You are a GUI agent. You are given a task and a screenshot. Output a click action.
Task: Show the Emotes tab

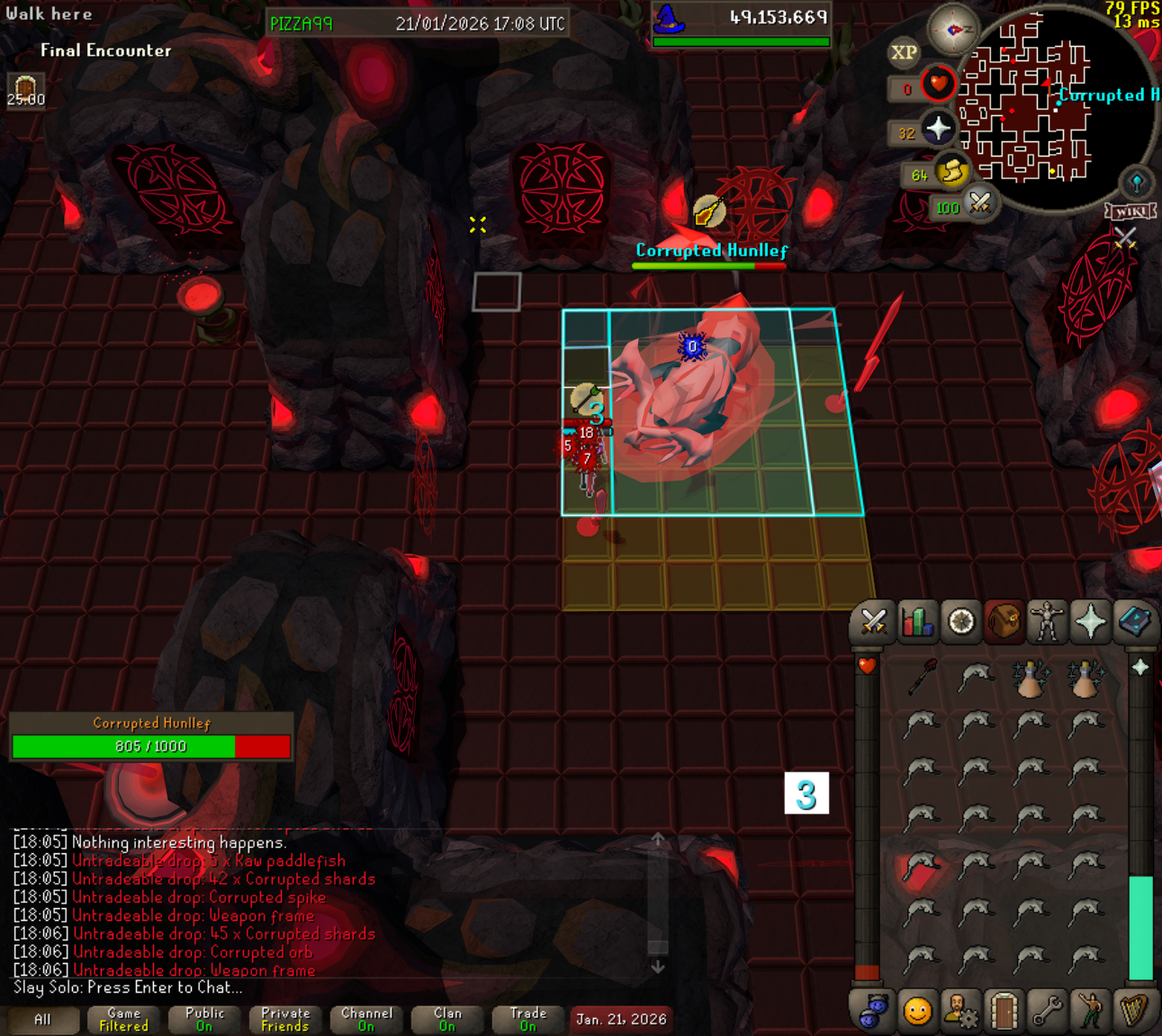pos(1090,1012)
